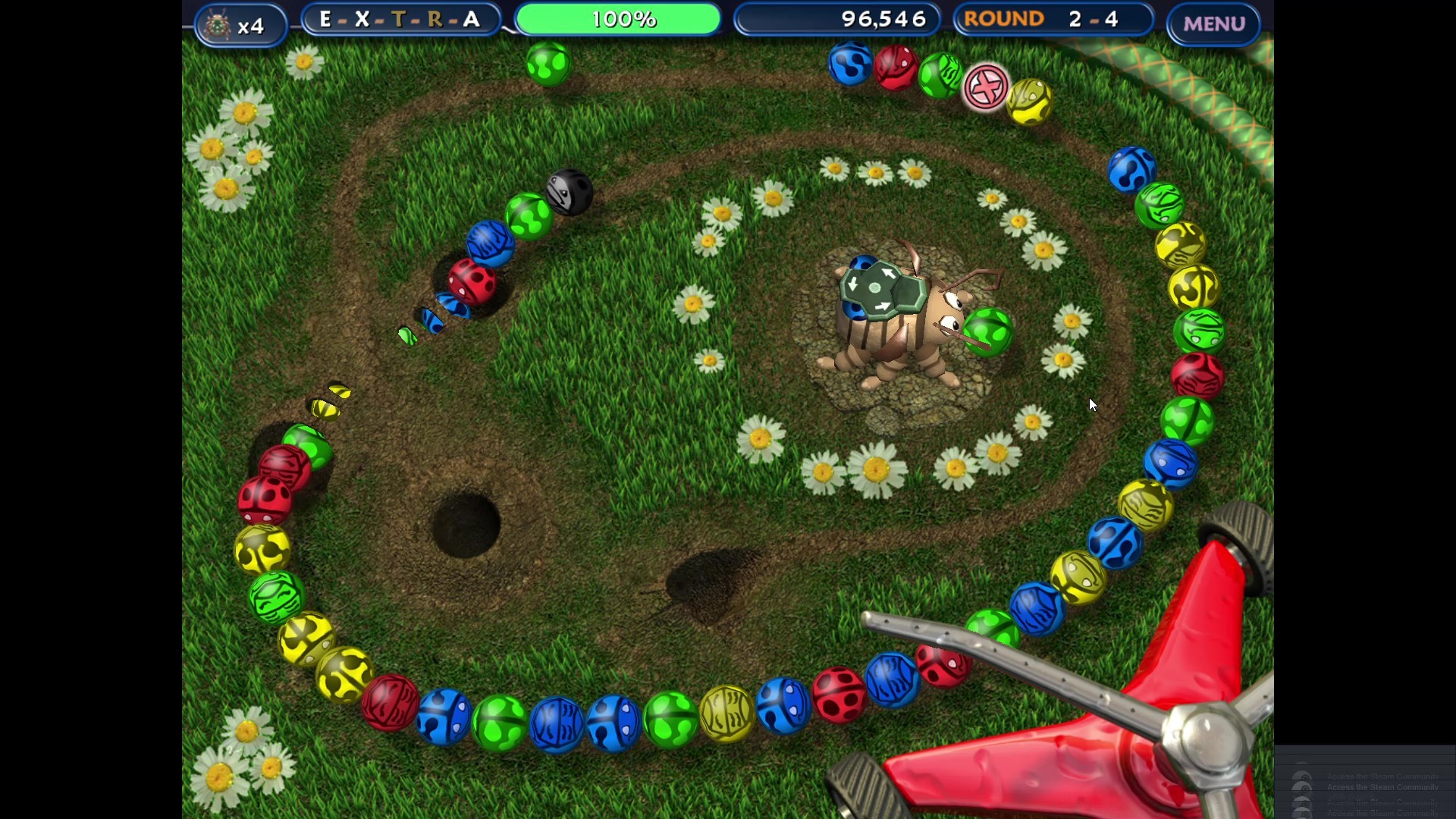The image size is (1456, 819).
Task: Click the ladybug spinner in the center
Action: 902,318
